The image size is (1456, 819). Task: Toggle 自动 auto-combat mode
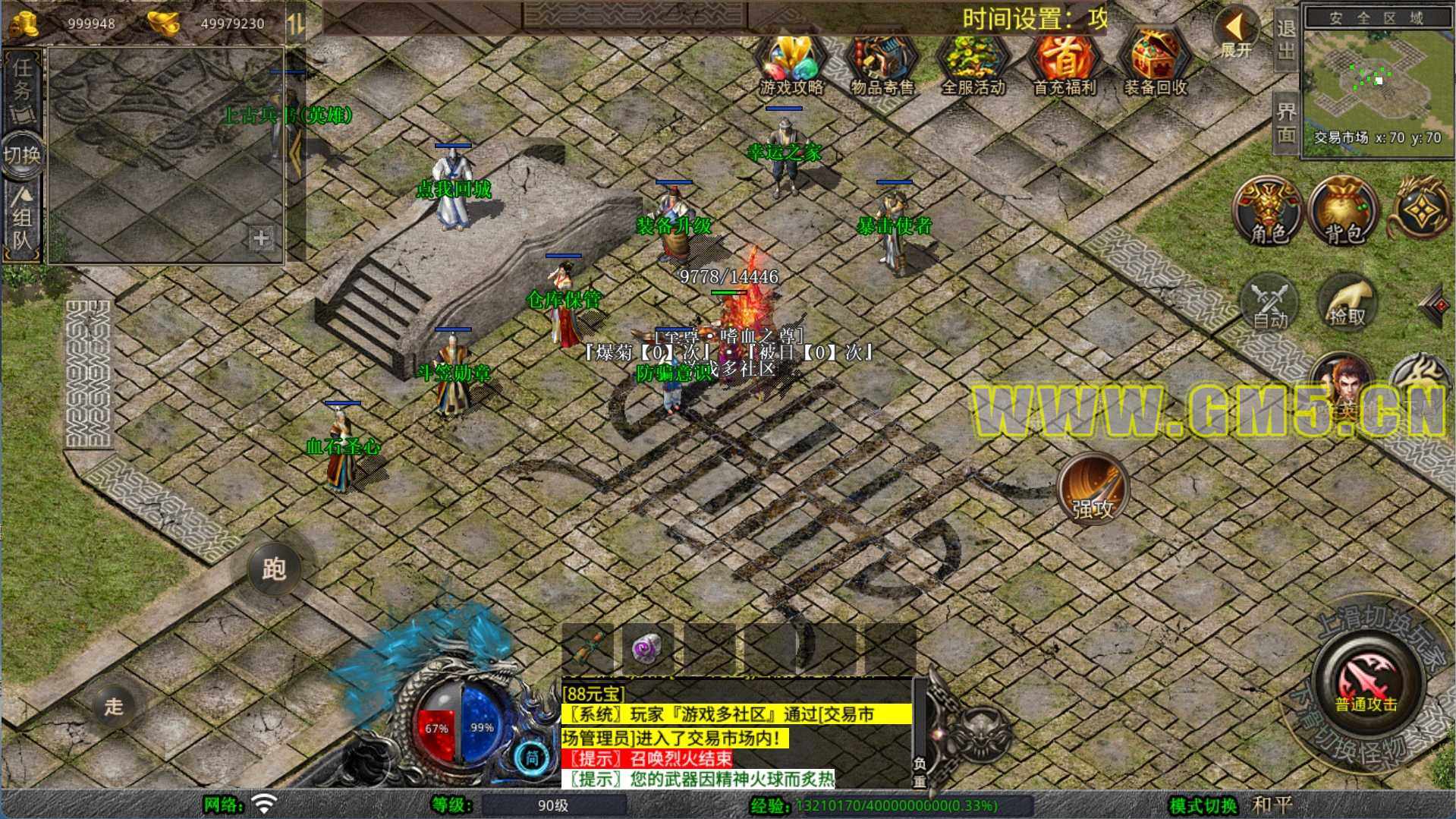(1269, 304)
